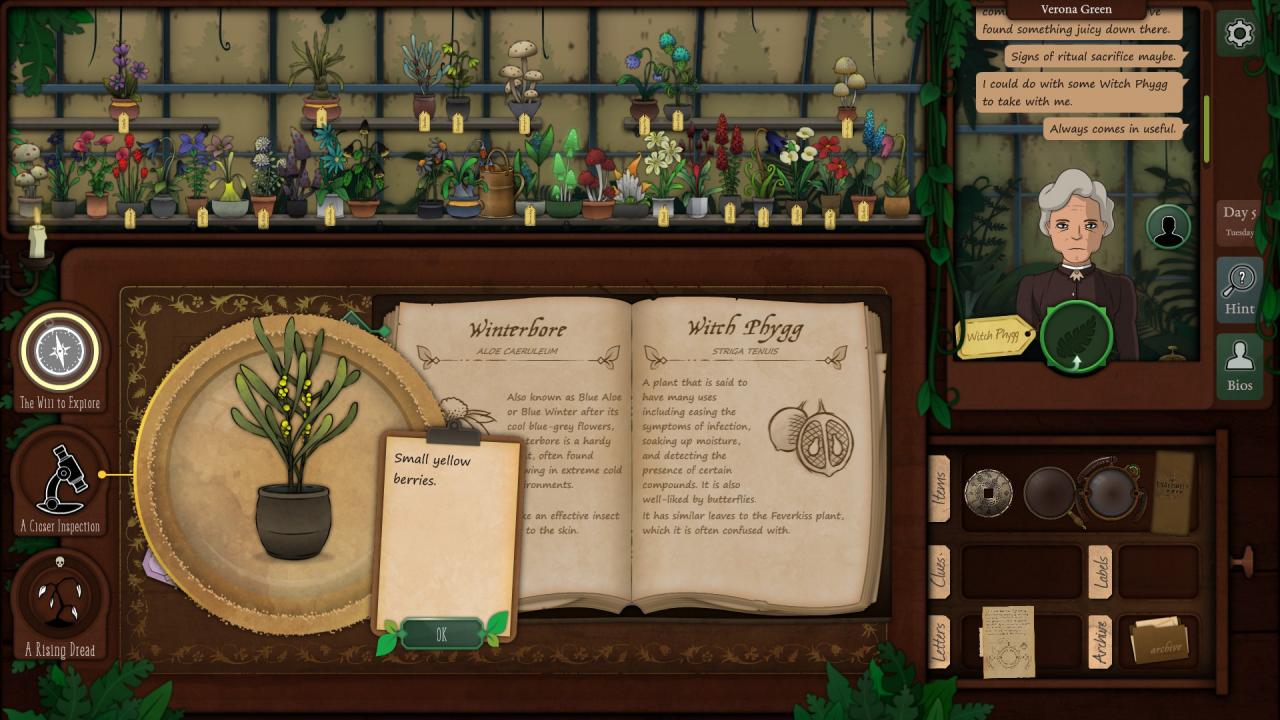1280x720 pixels.
Task: Switch to the Items tab
Action: (x=939, y=489)
